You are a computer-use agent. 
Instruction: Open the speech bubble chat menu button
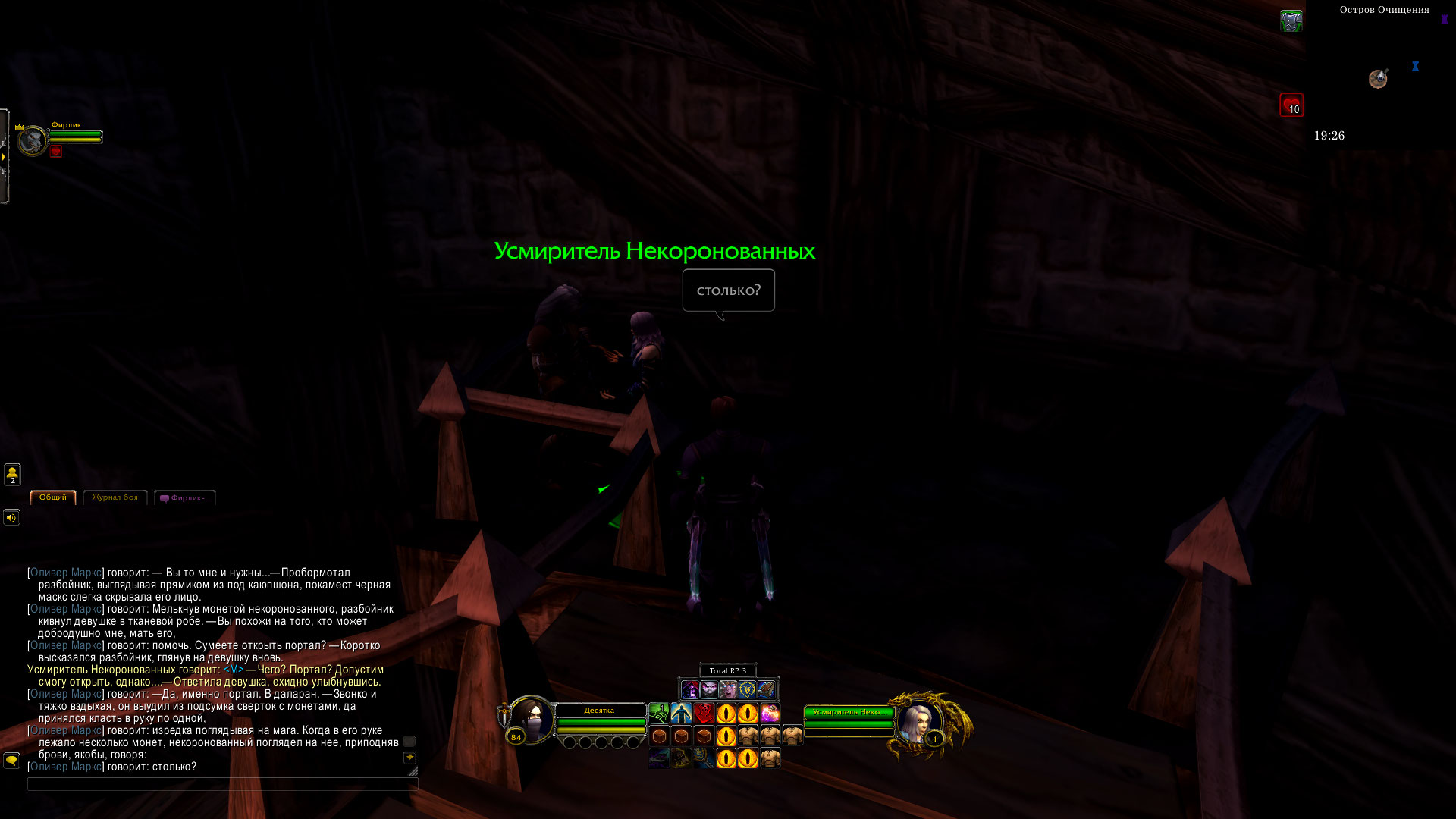coord(11,760)
